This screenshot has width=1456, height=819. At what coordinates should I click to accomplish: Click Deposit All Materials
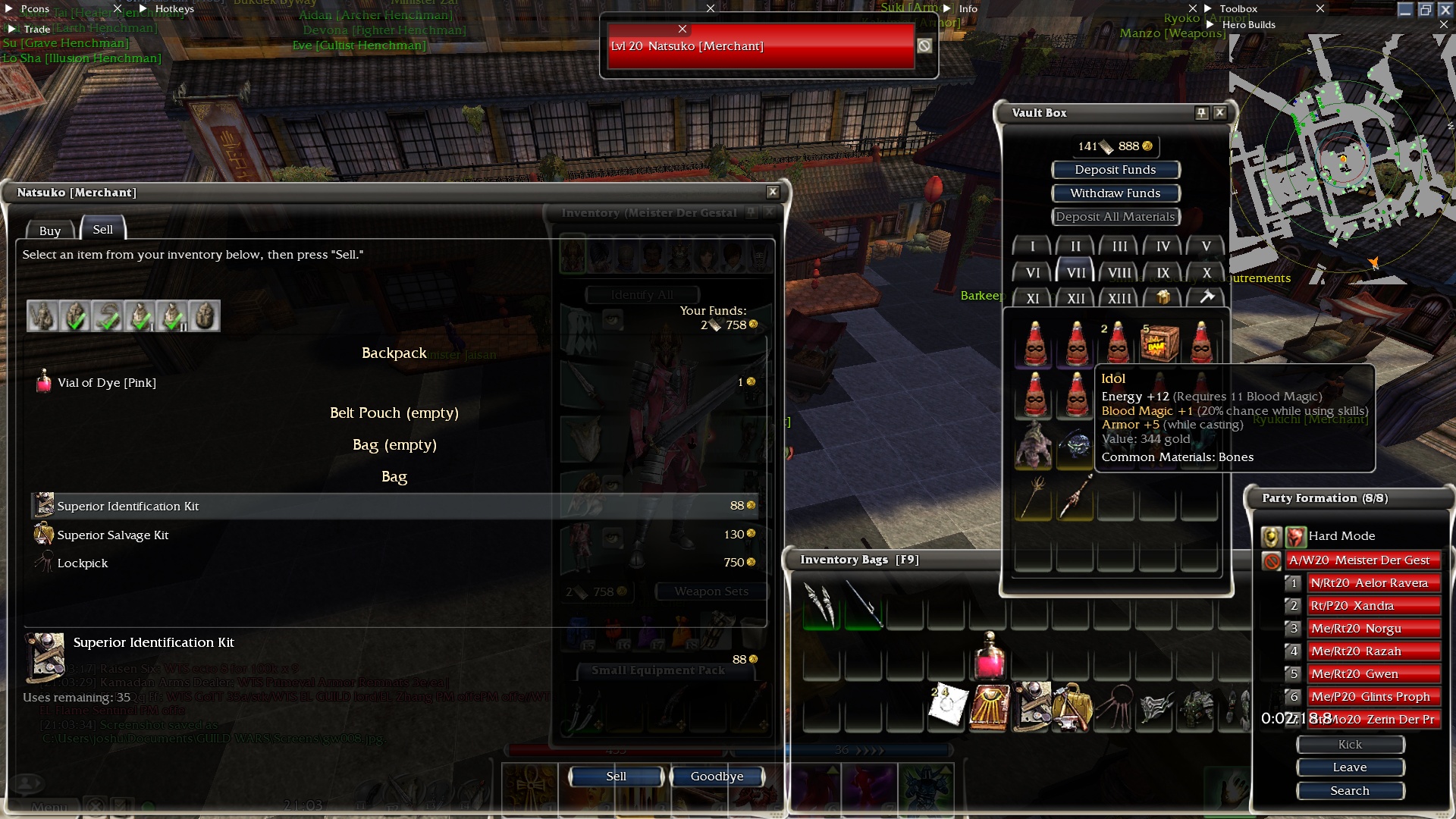coord(1115,217)
